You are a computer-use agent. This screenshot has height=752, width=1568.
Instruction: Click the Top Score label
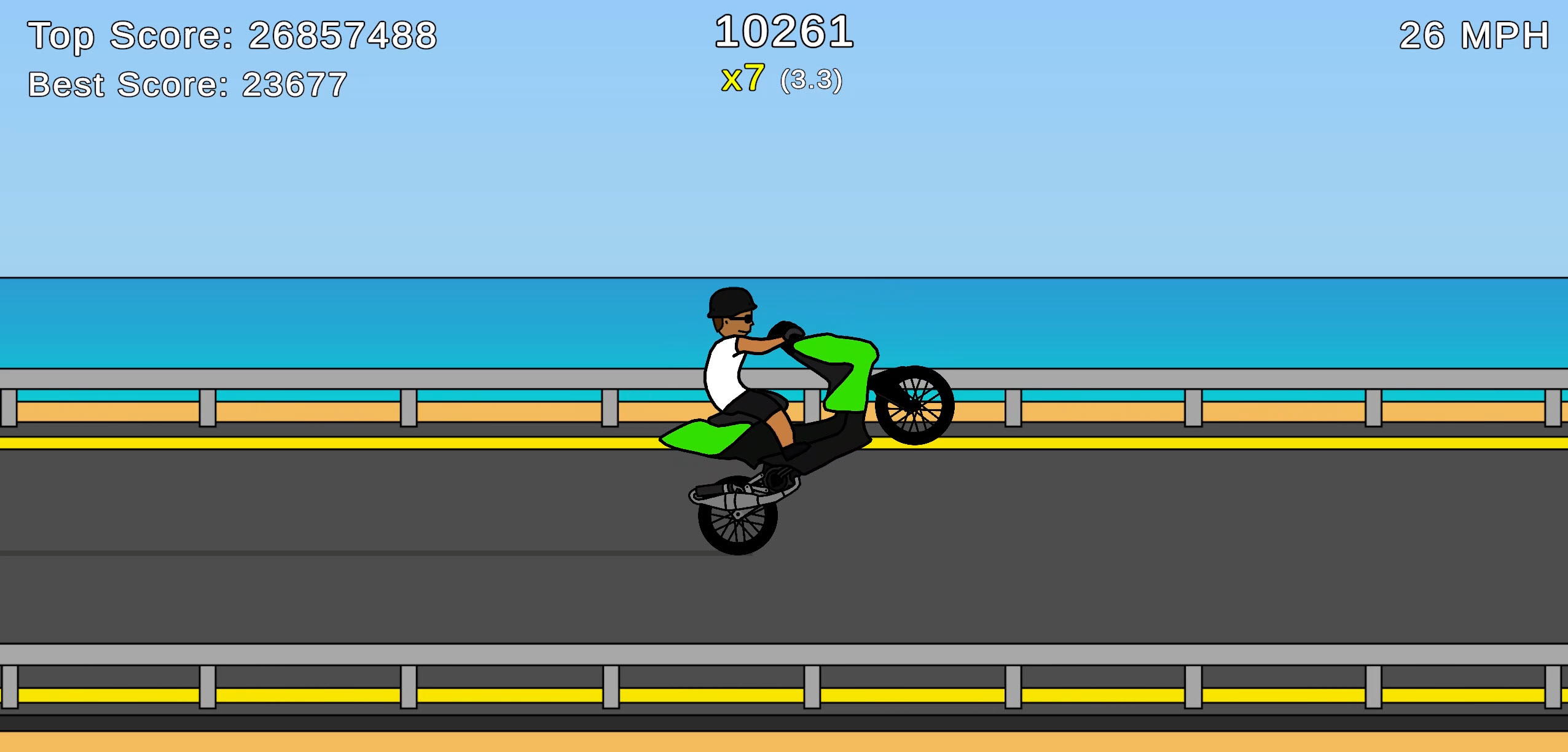[x=233, y=35]
